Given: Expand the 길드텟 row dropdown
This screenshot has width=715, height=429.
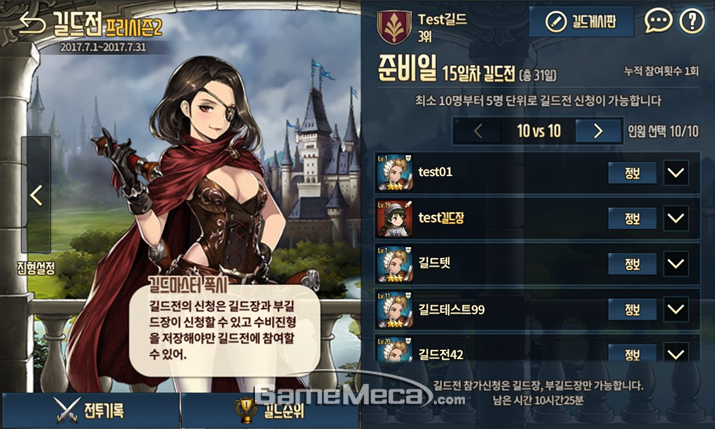Looking at the screenshot, I should point(676,264).
